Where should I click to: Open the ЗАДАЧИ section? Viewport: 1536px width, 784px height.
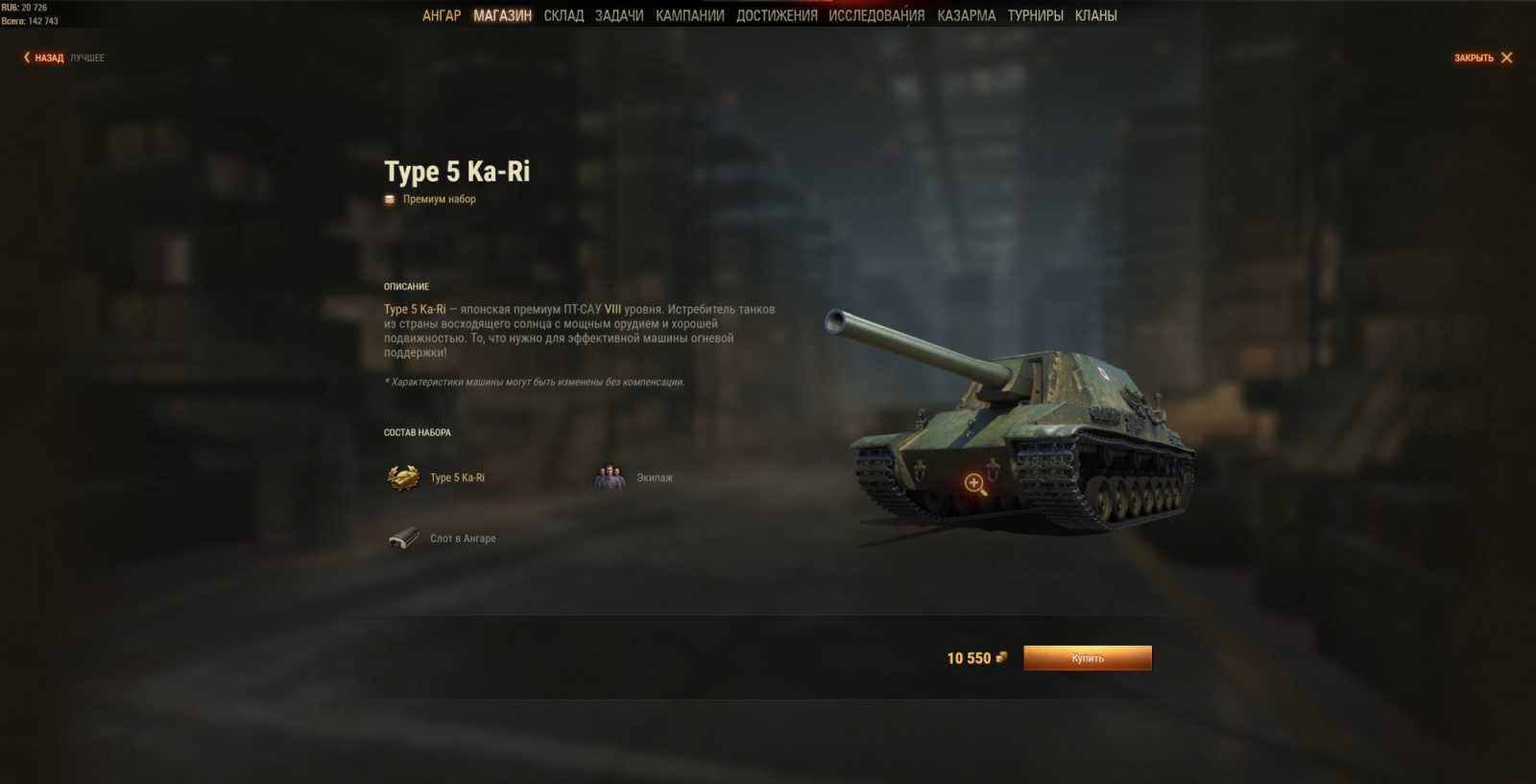(x=620, y=15)
